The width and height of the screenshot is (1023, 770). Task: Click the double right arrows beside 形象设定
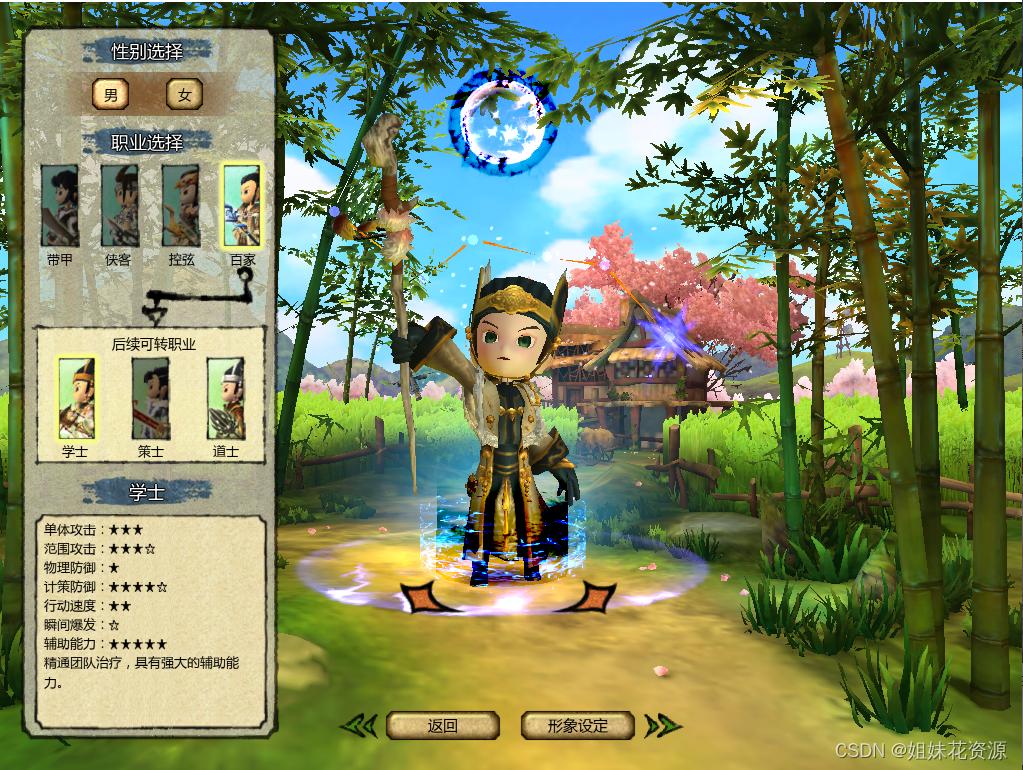662,726
